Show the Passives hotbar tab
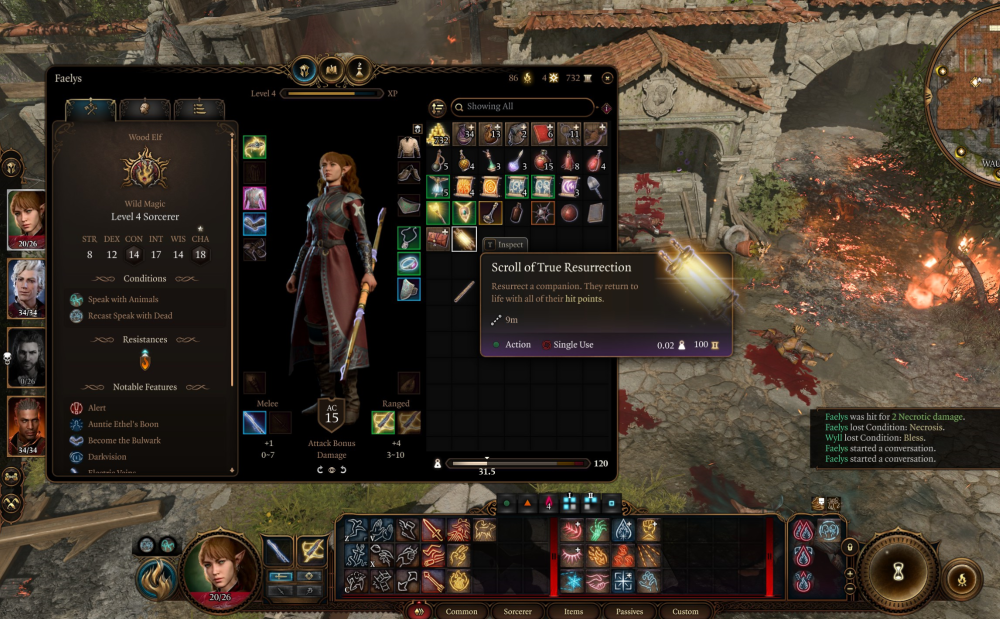Image resolution: width=1000 pixels, height=619 pixels. coord(629,611)
